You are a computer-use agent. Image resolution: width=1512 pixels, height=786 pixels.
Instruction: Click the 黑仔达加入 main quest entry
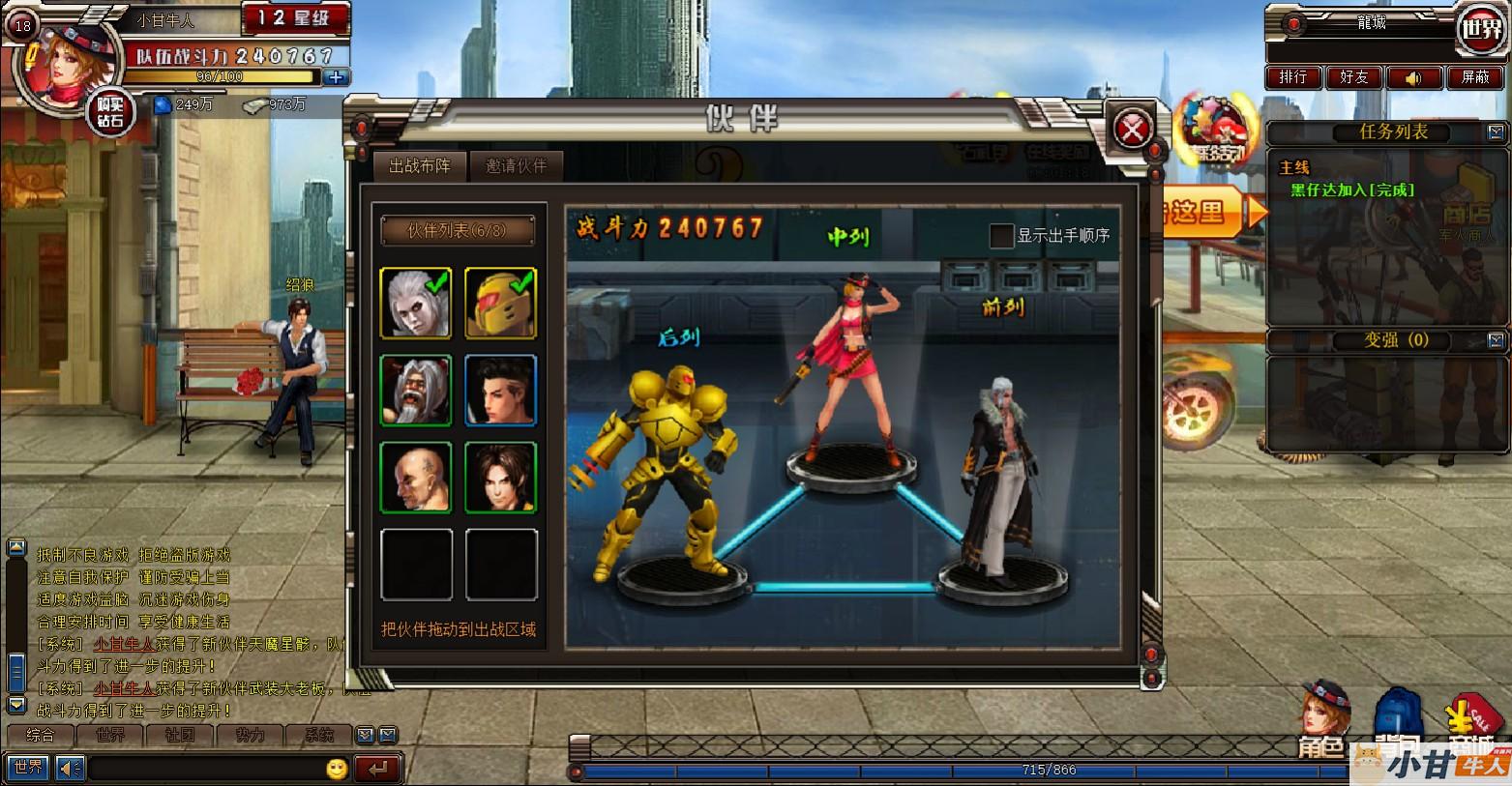(1351, 190)
